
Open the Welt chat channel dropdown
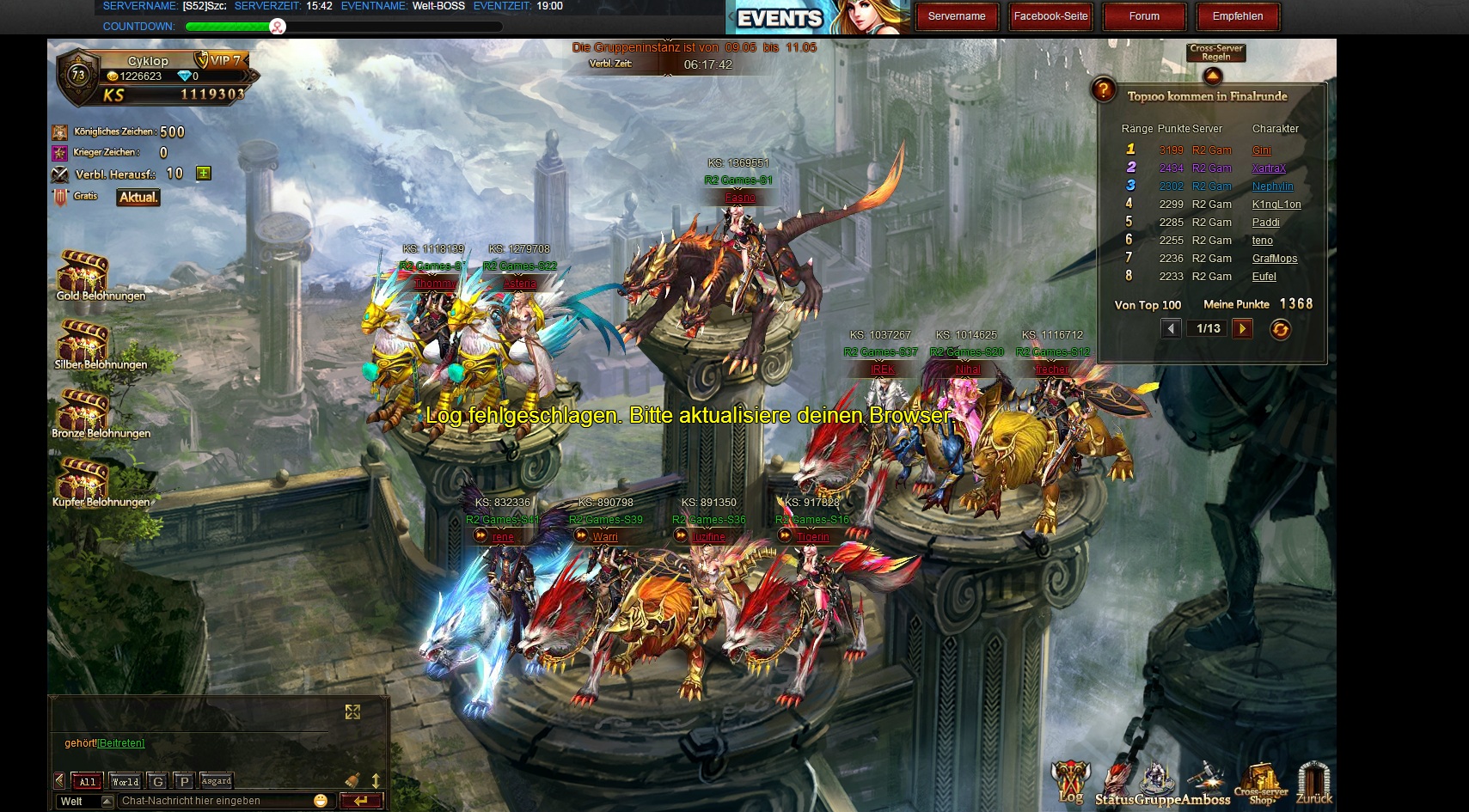pyautogui.click(x=107, y=801)
